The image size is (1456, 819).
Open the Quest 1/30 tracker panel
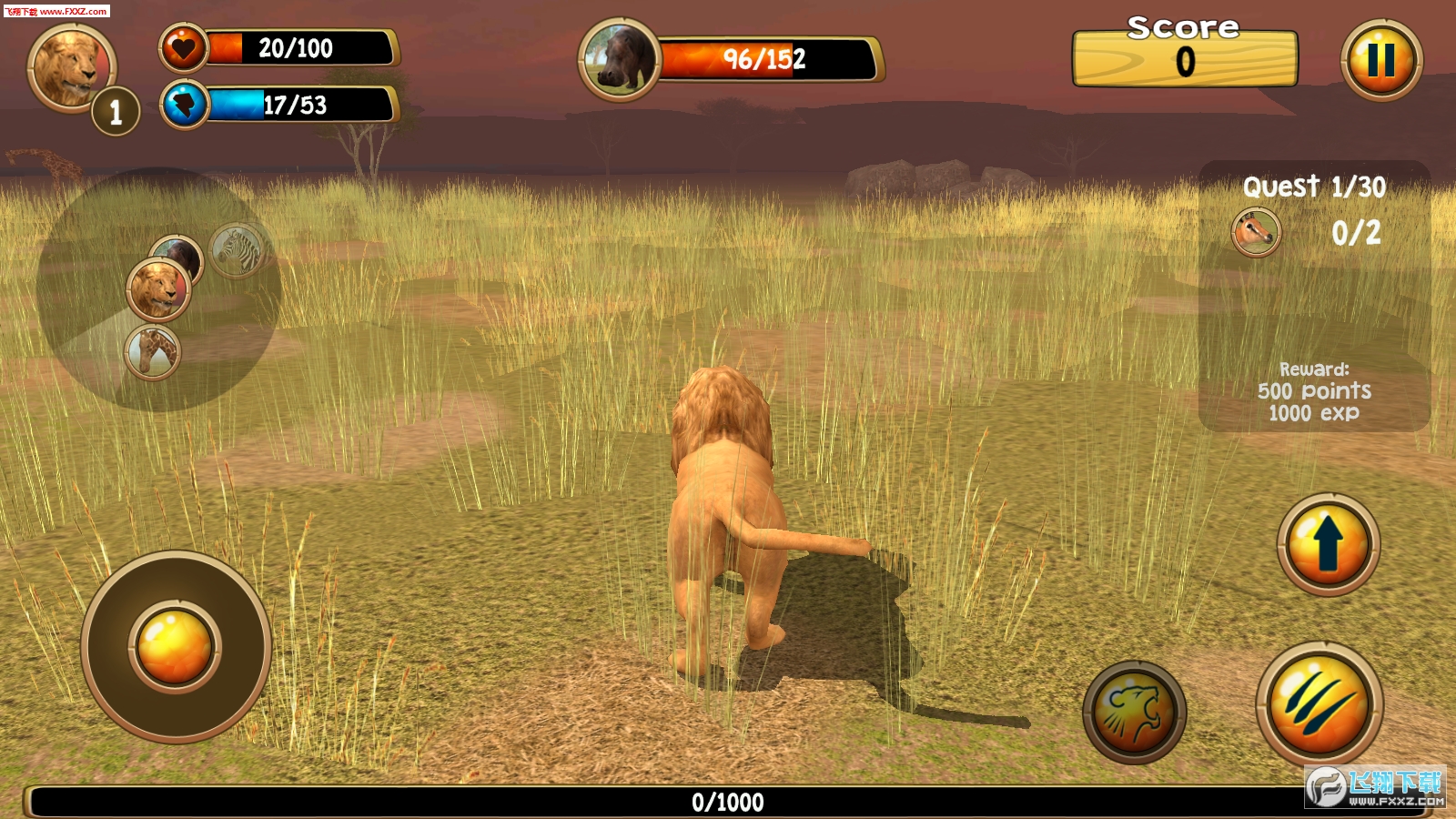1313,296
